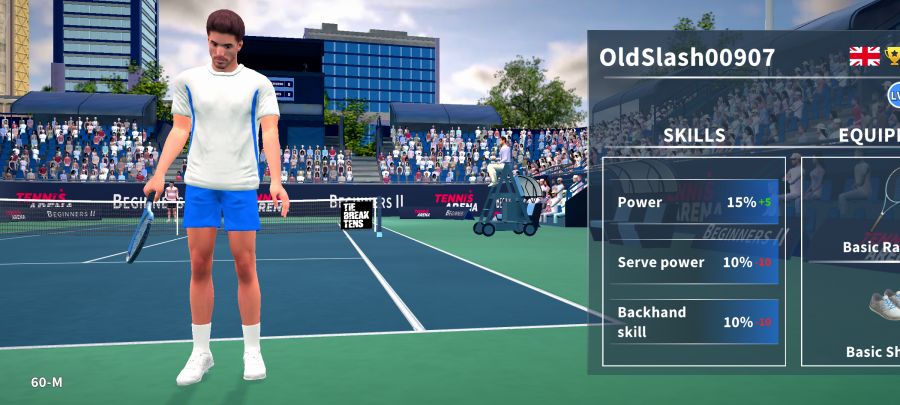Click the round blue level badge

click(893, 95)
